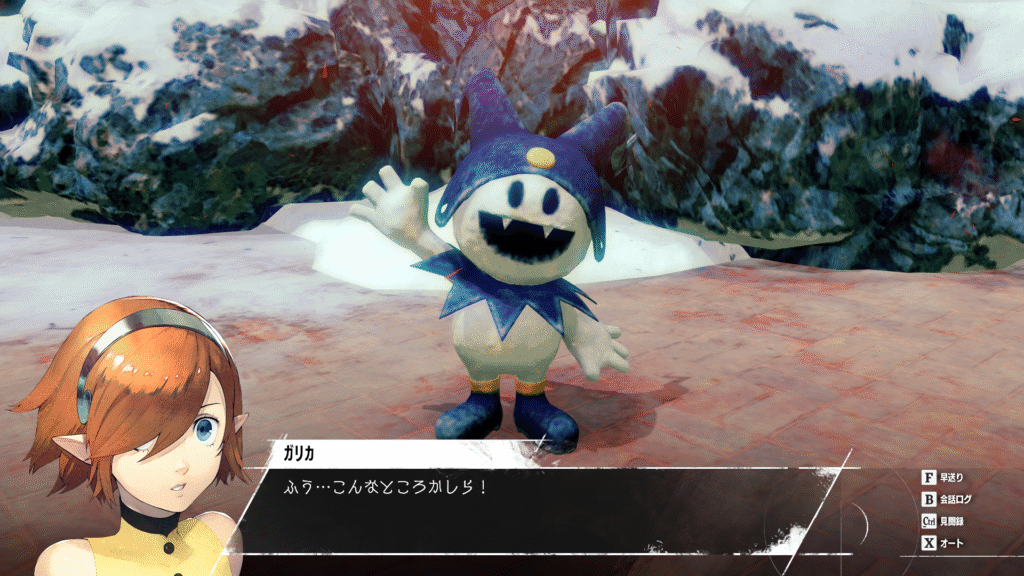Toggle オート auto-advance mode
The width and height of the screenshot is (1024, 576).
942,543
